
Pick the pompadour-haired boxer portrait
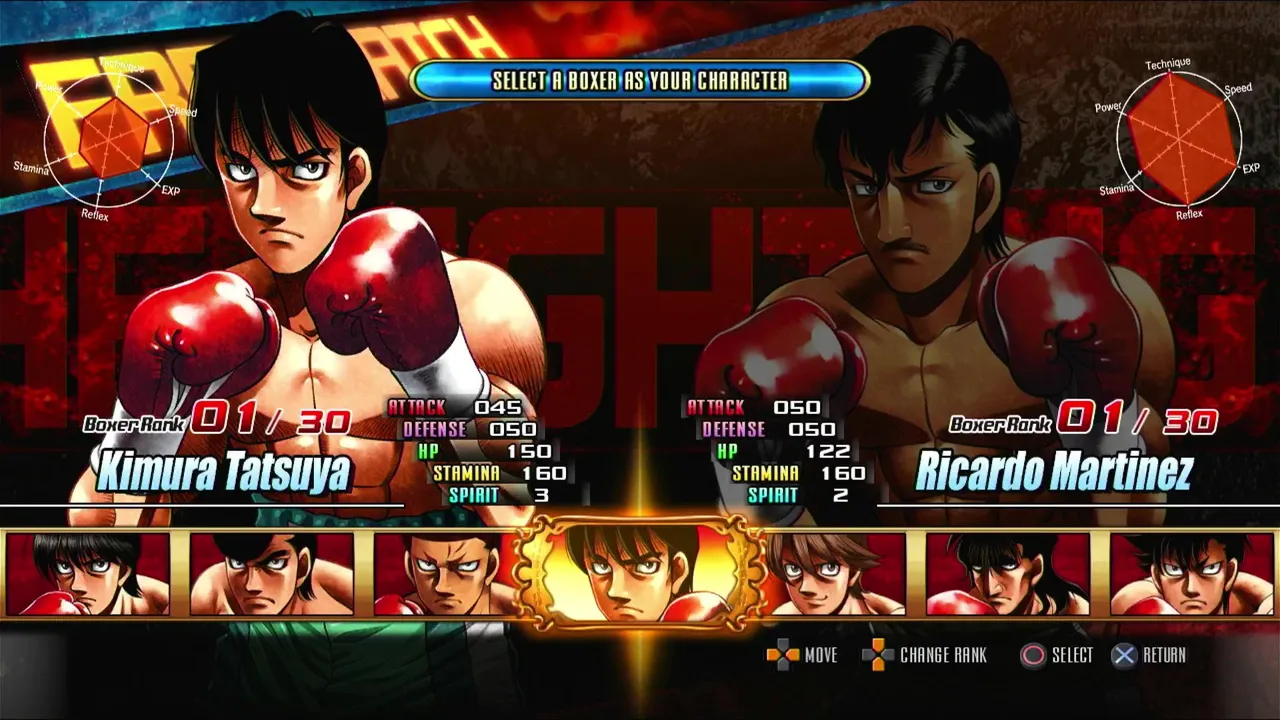271,574
